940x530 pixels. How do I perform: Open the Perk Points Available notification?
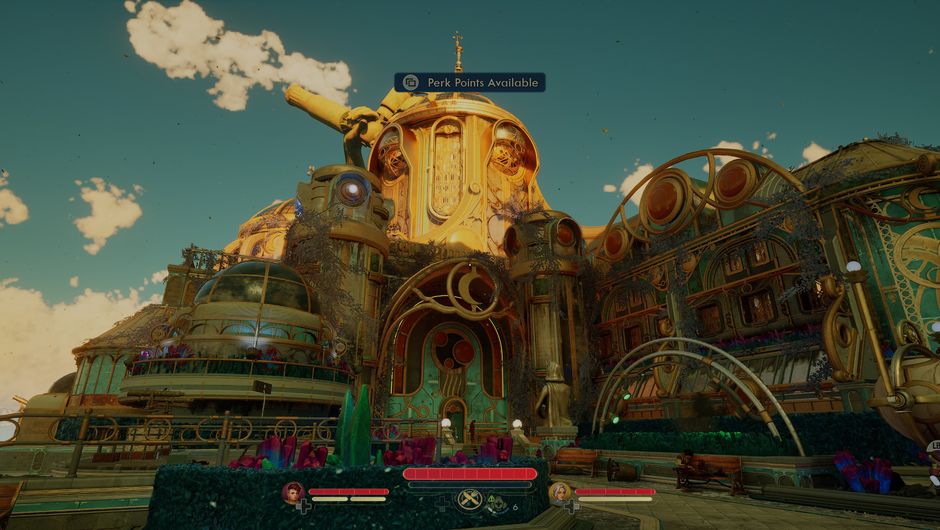pyautogui.click(x=469, y=82)
